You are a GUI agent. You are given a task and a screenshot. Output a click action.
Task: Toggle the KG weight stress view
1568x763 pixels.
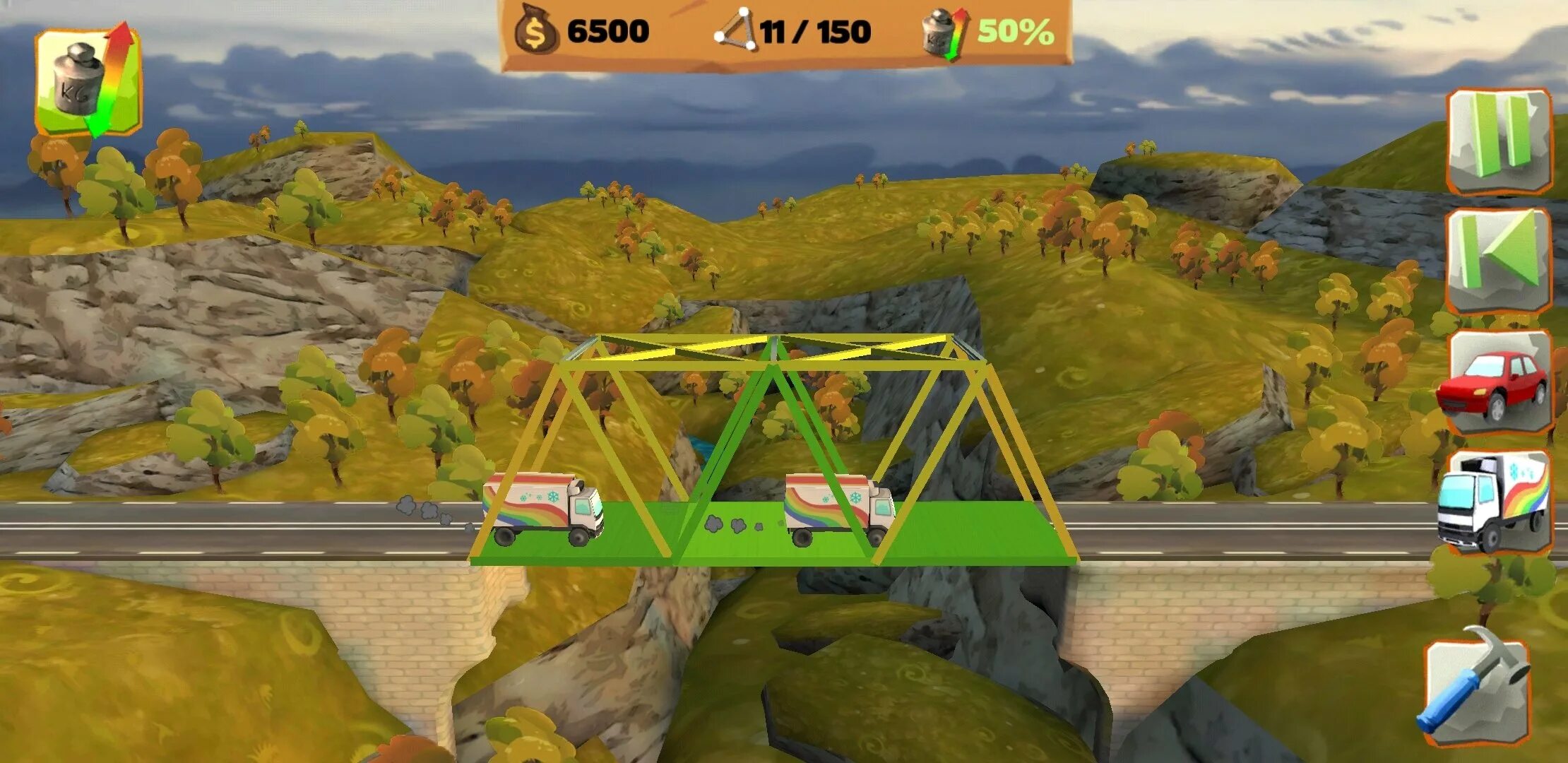pos(88,81)
